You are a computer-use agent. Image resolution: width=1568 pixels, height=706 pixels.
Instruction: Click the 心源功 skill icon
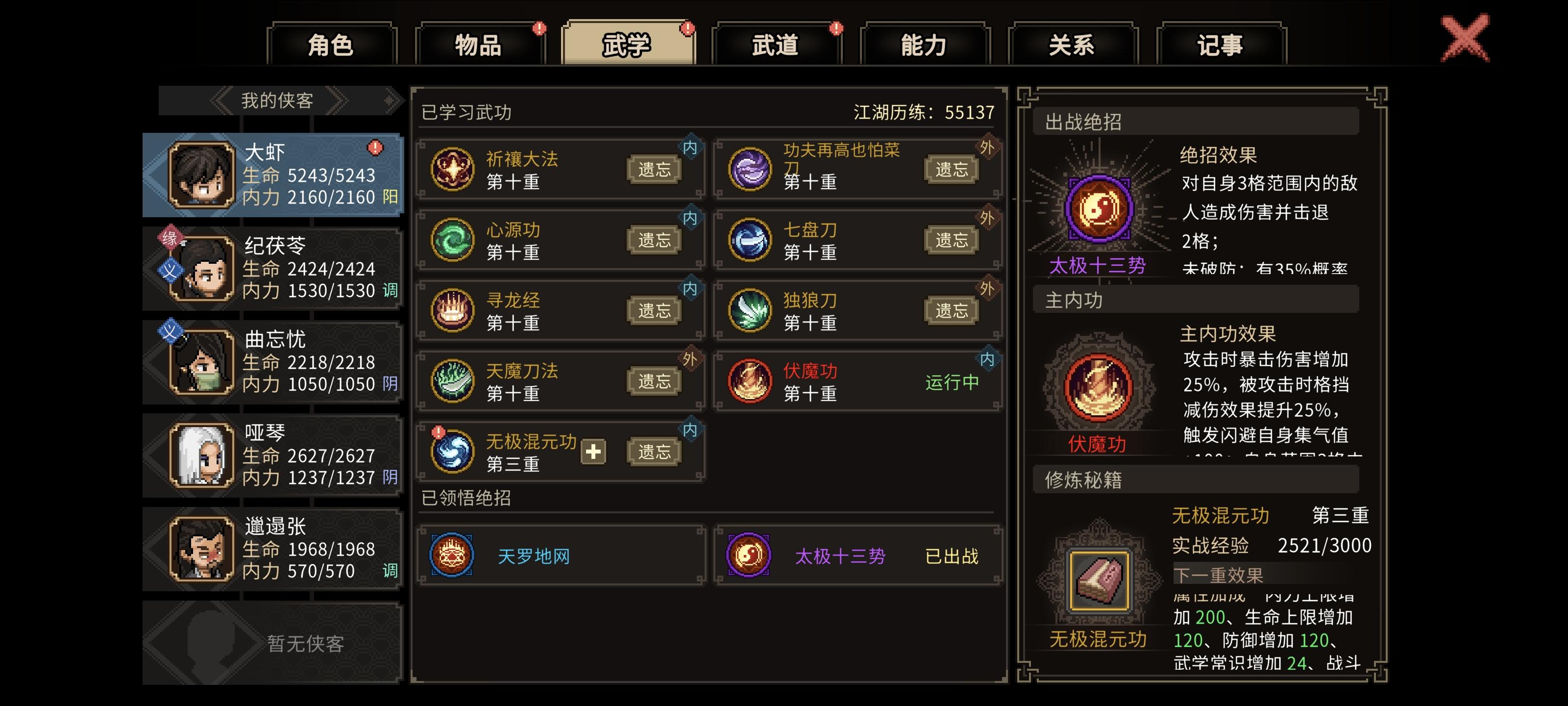pyautogui.click(x=452, y=240)
